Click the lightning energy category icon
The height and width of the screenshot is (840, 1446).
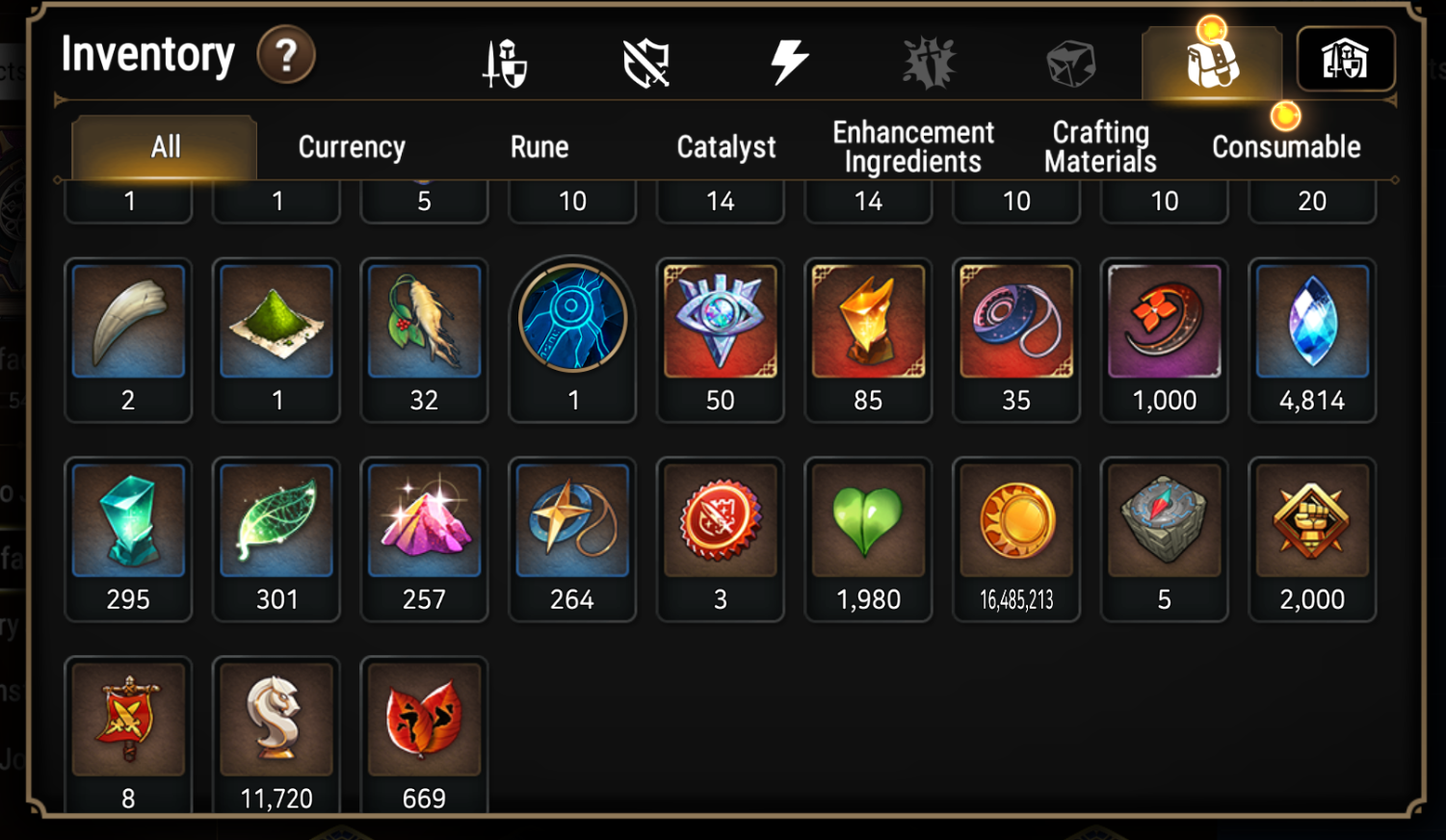tap(790, 61)
